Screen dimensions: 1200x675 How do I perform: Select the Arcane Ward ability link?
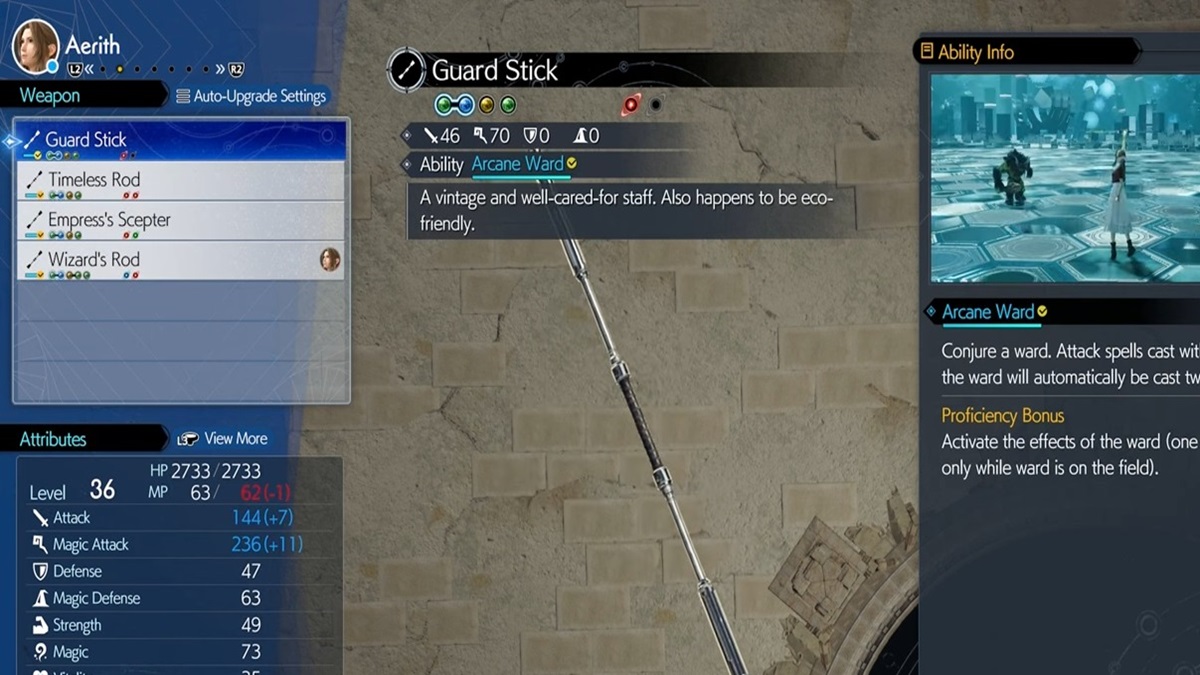[x=517, y=164]
